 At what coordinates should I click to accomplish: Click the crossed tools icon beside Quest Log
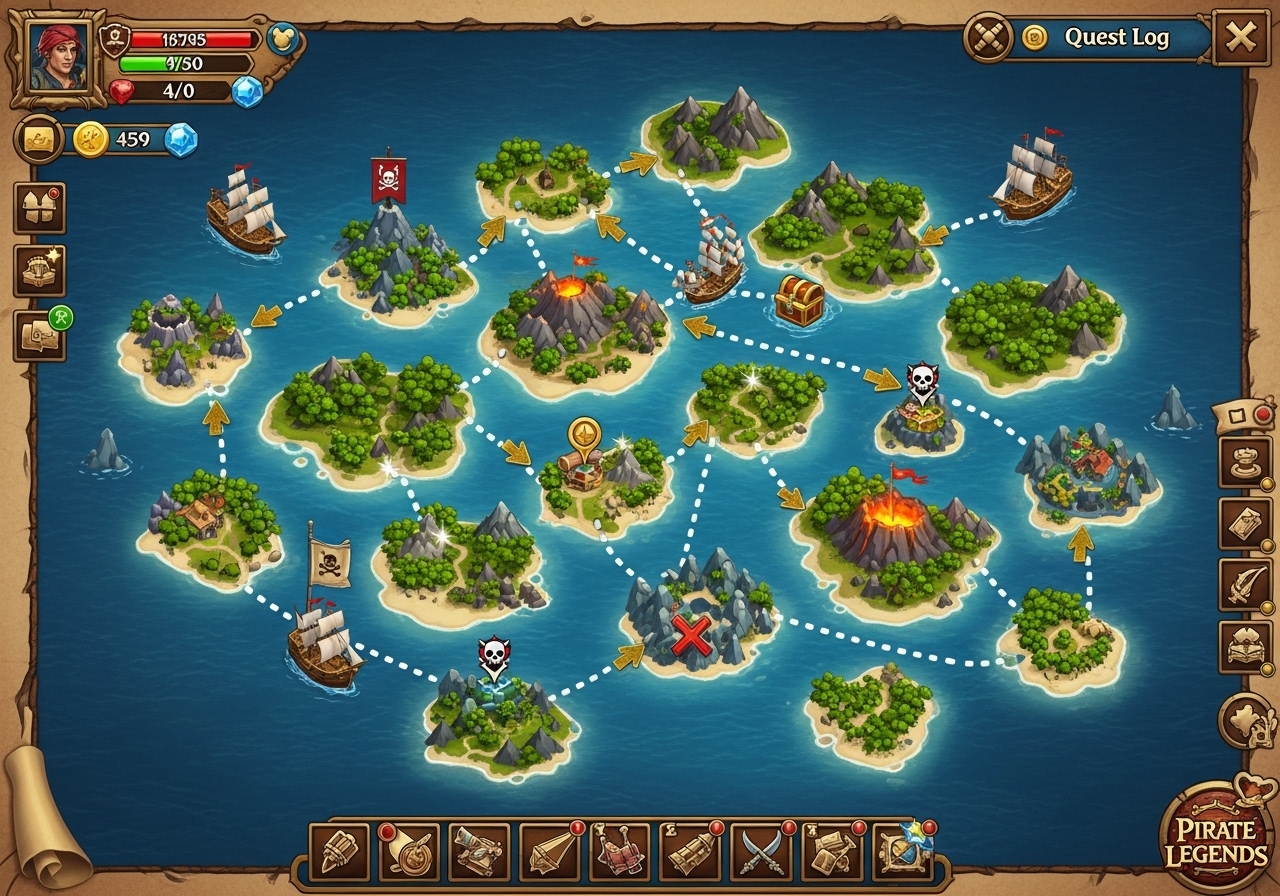[987, 38]
